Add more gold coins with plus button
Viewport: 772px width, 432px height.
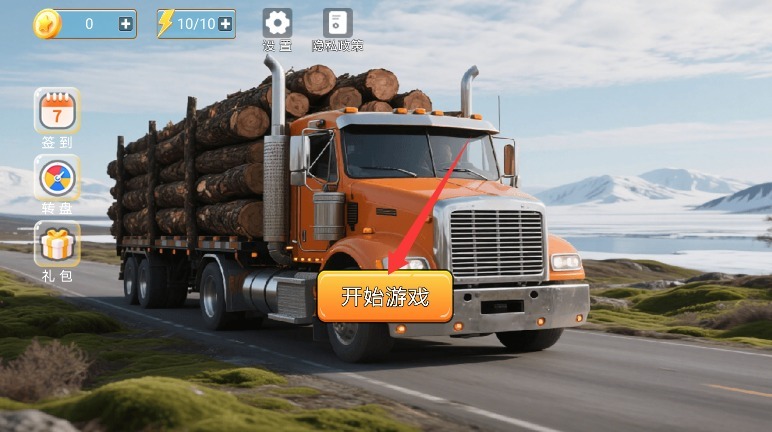(126, 24)
